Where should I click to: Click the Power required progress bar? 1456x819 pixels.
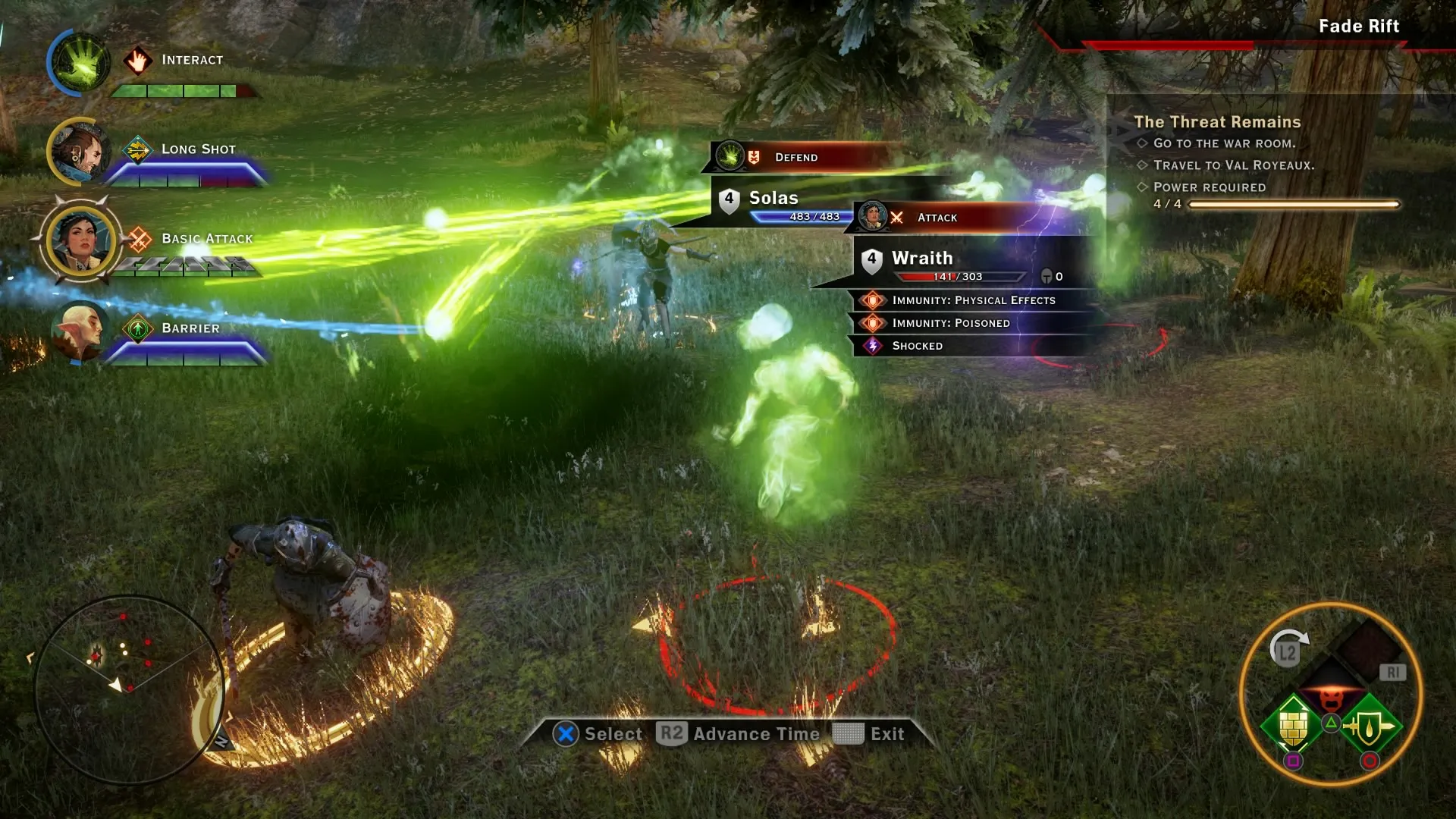coord(1294,203)
